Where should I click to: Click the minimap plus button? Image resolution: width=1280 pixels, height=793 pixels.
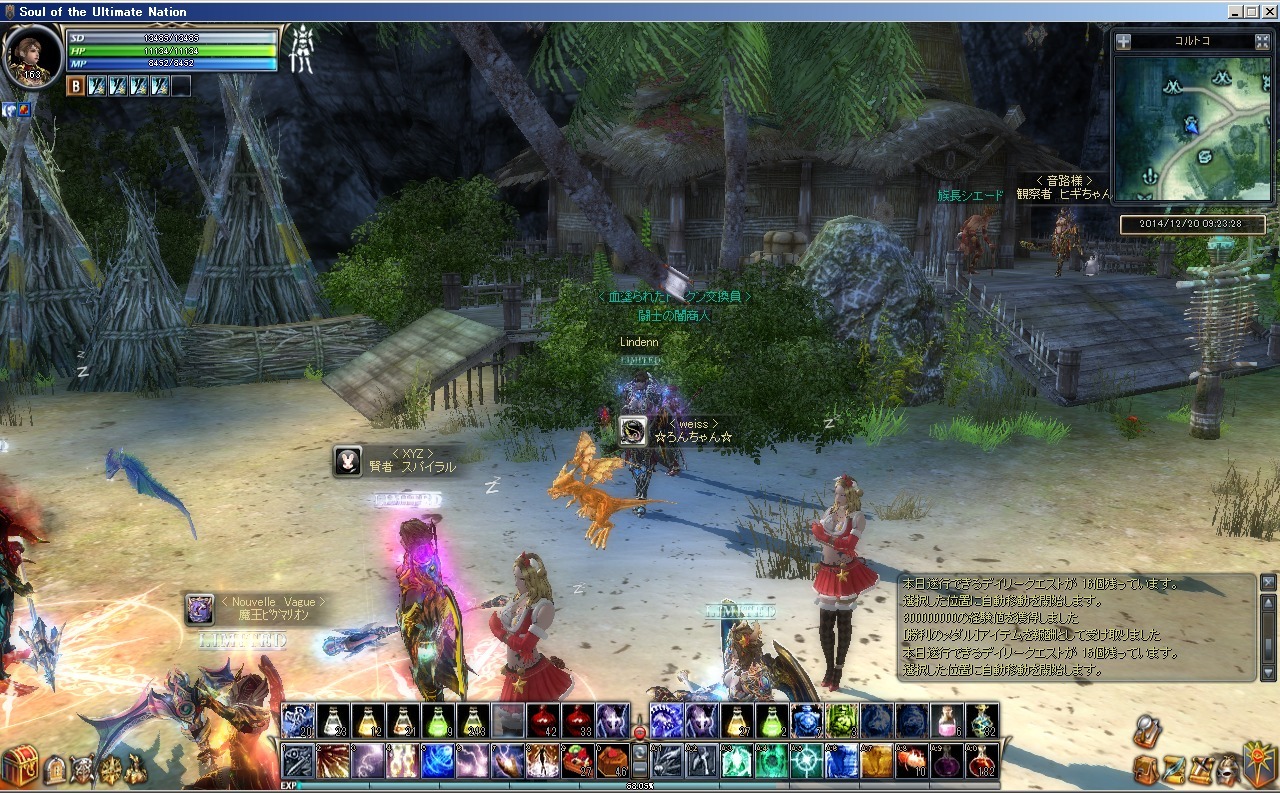pyautogui.click(x=1124, y=42)
